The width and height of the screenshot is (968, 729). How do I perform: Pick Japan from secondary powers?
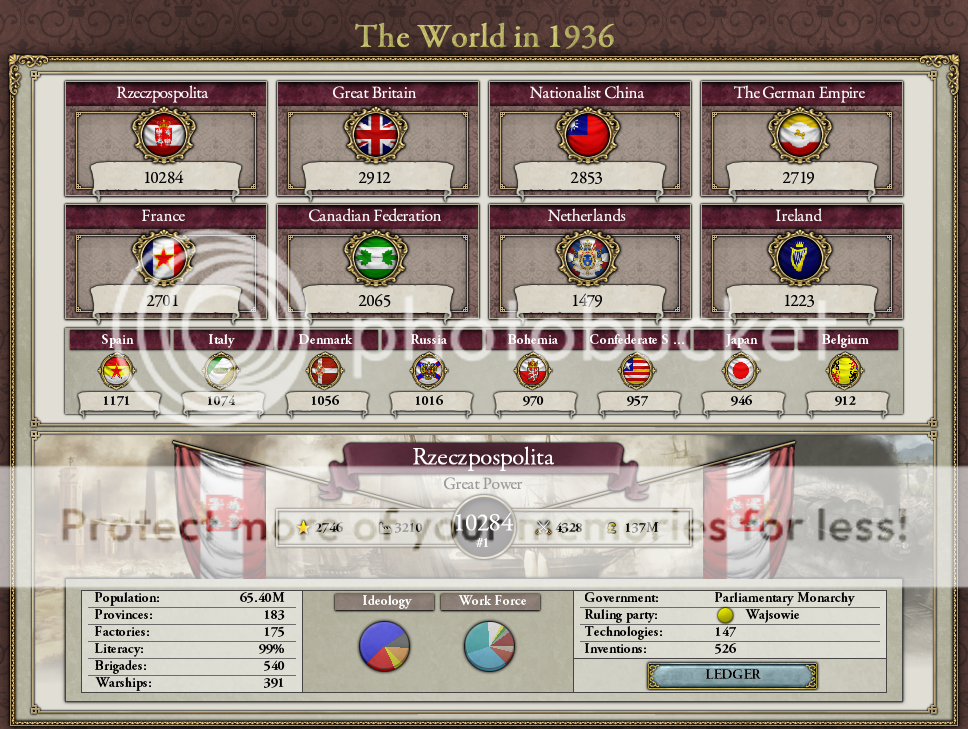click(x=741, y=371)
